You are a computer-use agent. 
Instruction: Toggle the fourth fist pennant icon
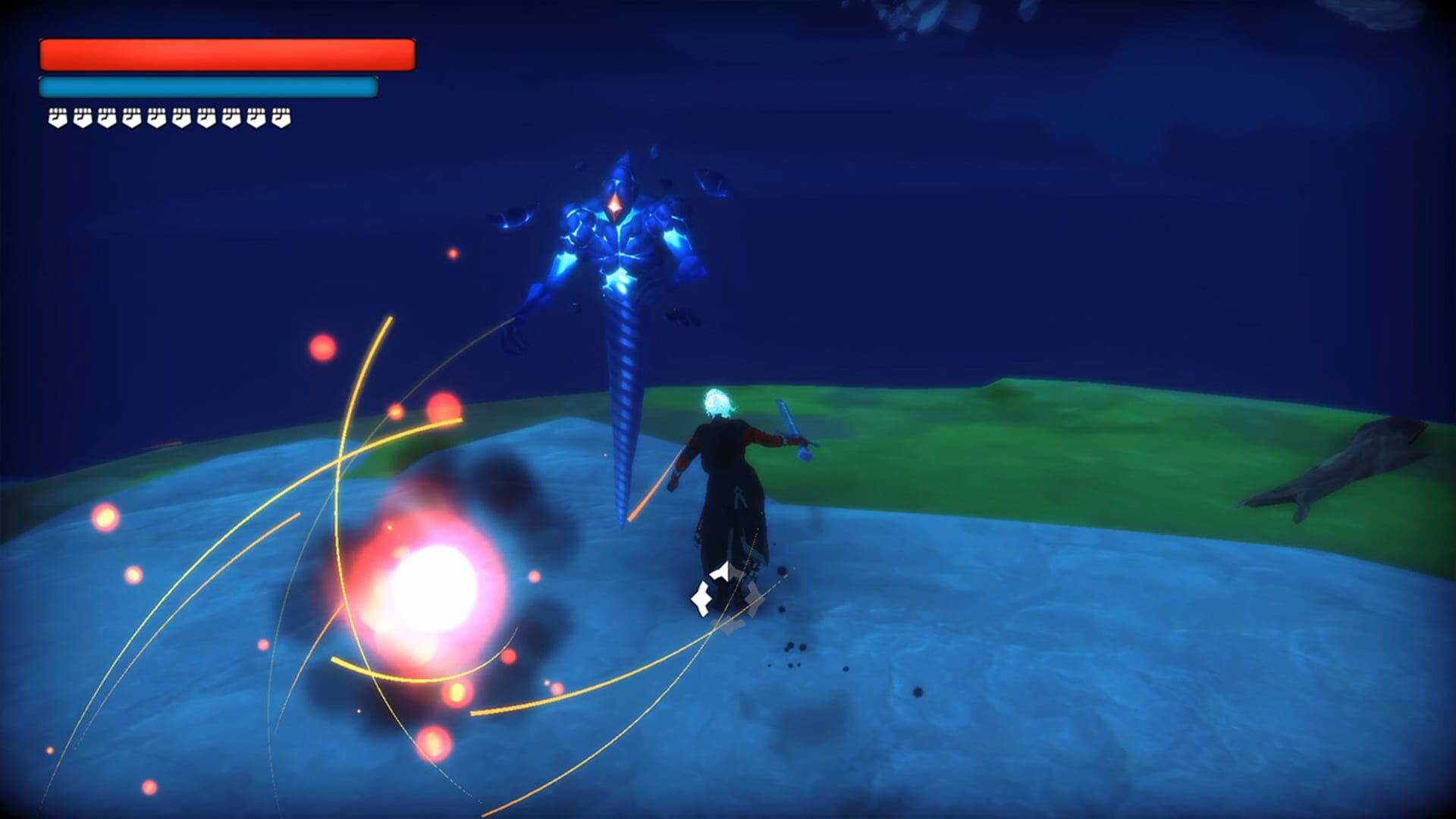pos(132,118)
